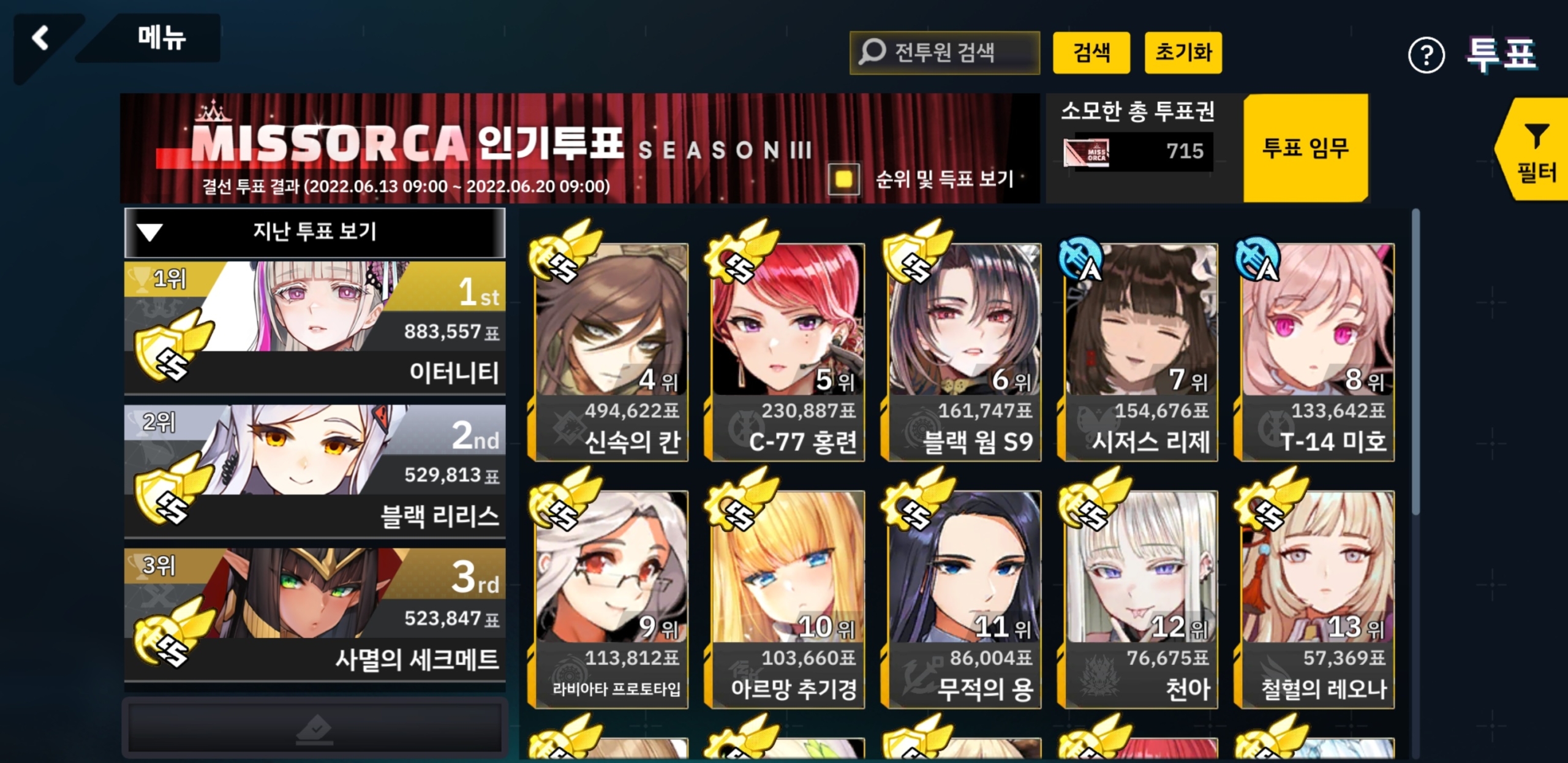1568x763 pixels.
Task: Expand the 지난 투표 보기 dropdown
Action: (x=315, y=232)
